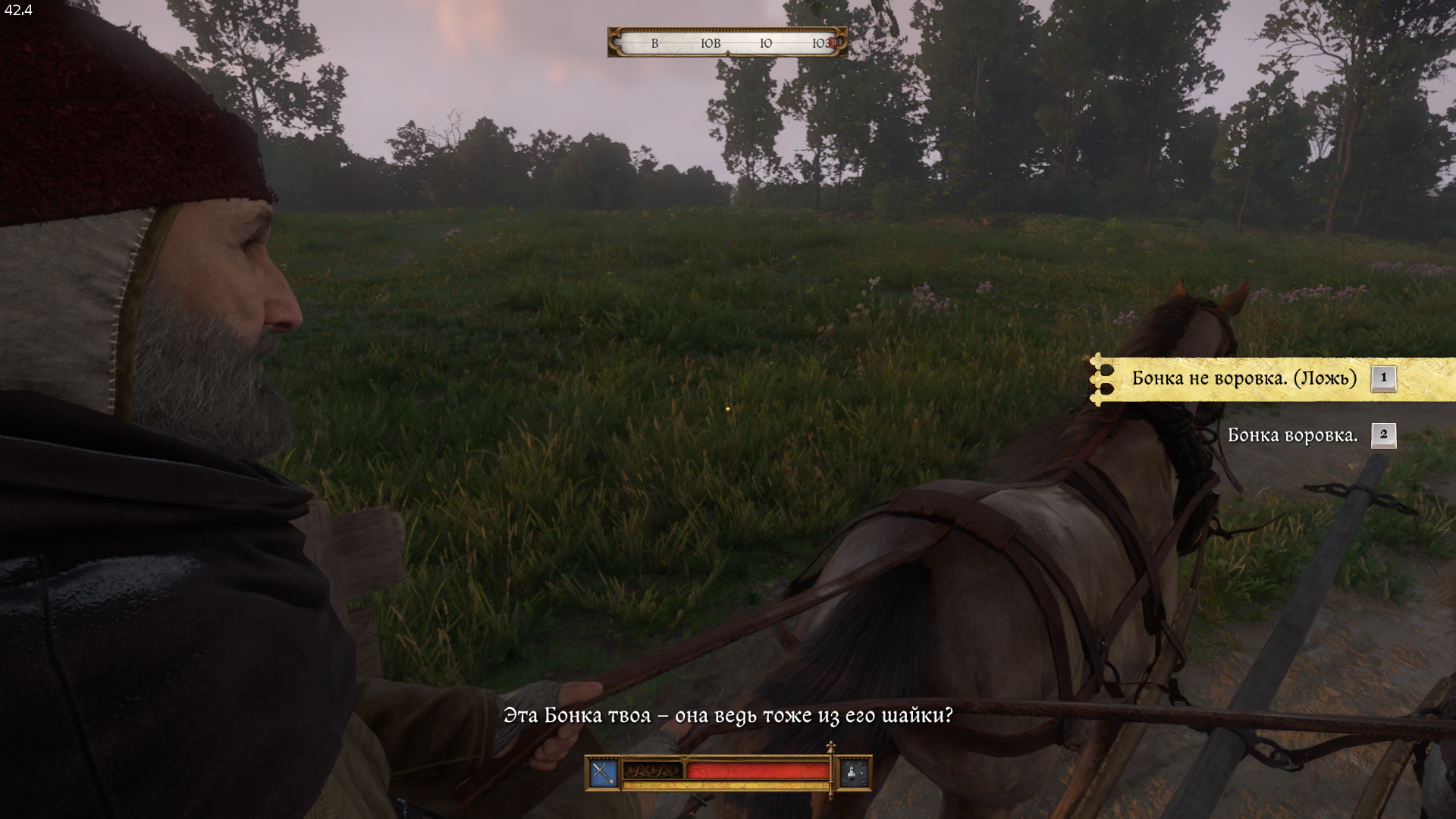
Task: Select the reply "Бонка воровка."
Action: click(1292, 435)
